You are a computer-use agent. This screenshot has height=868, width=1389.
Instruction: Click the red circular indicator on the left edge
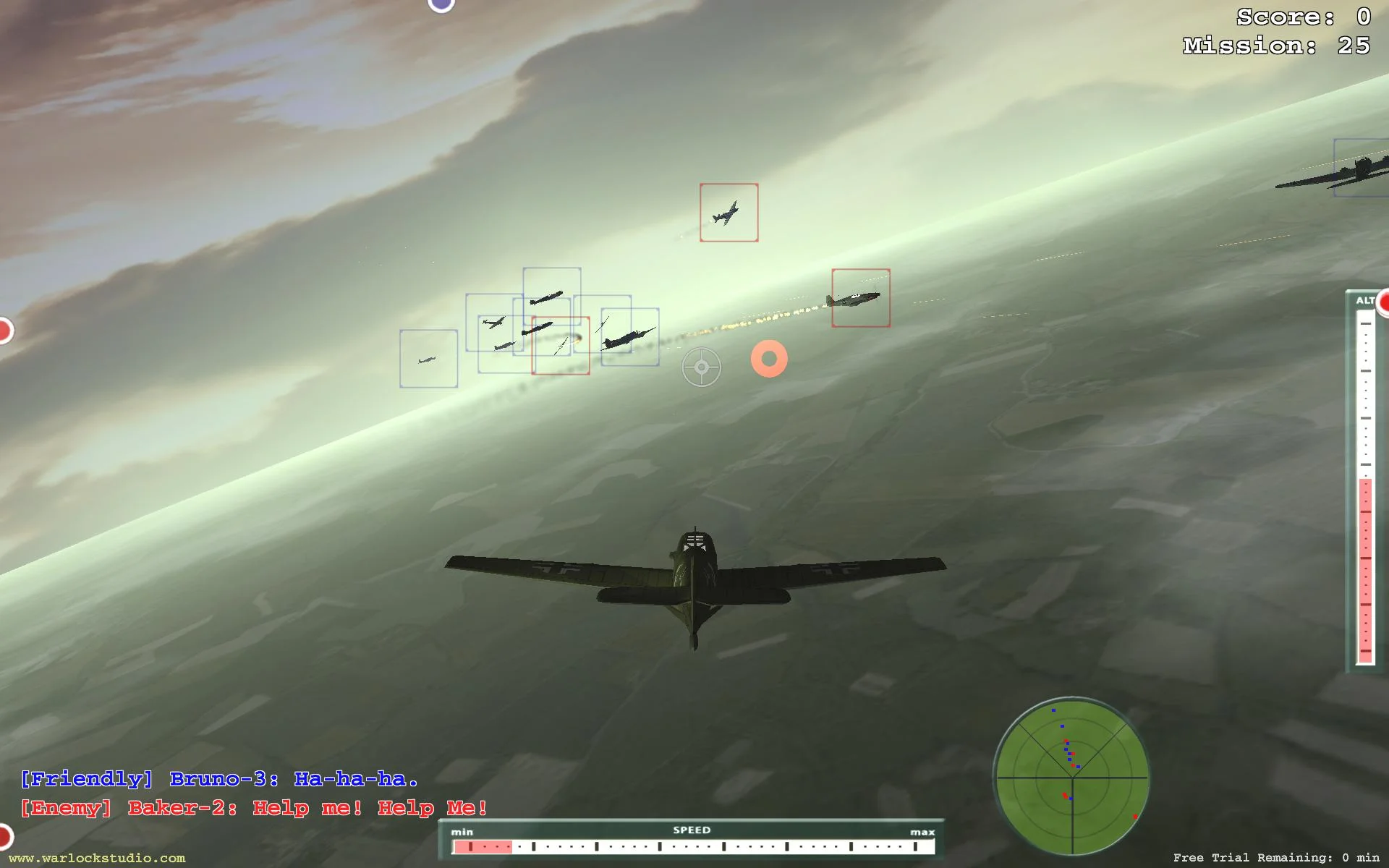[4, 329]
